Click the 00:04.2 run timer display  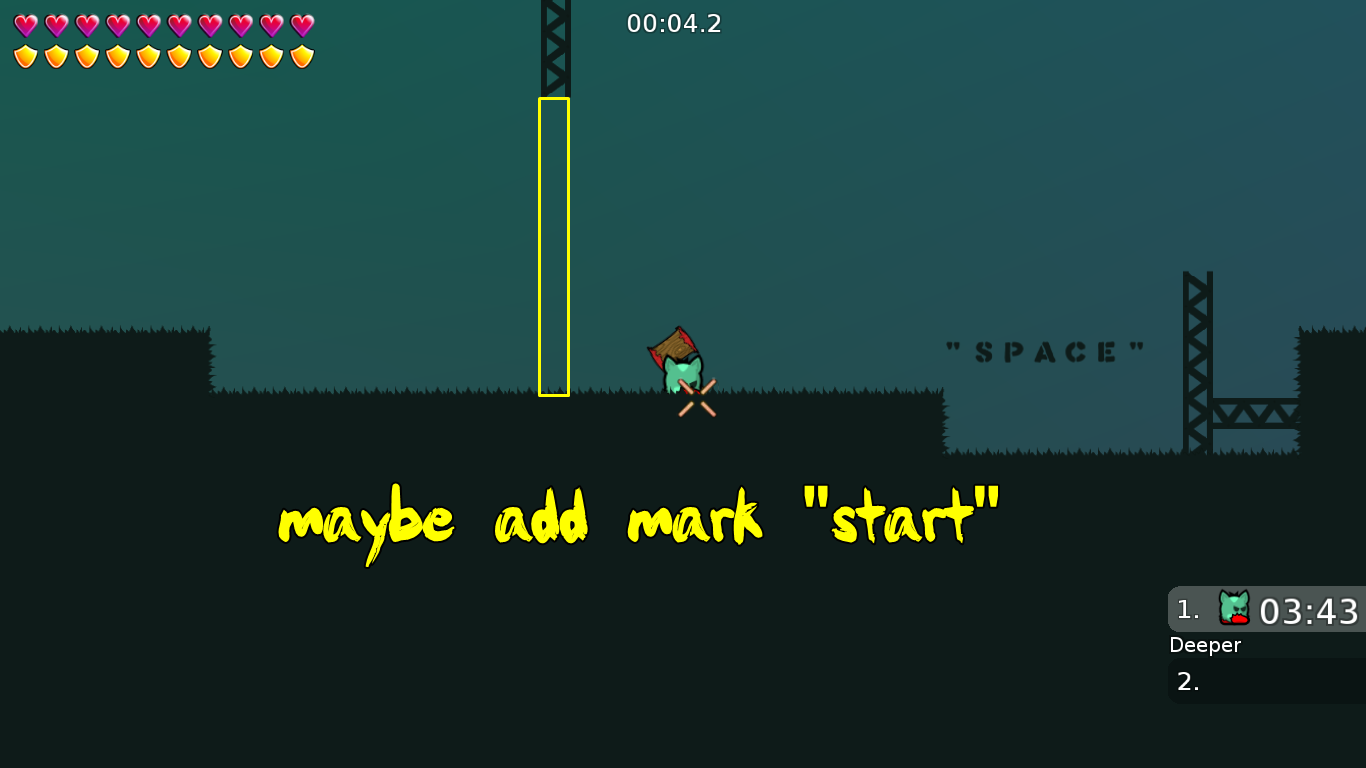click(674, 24)
